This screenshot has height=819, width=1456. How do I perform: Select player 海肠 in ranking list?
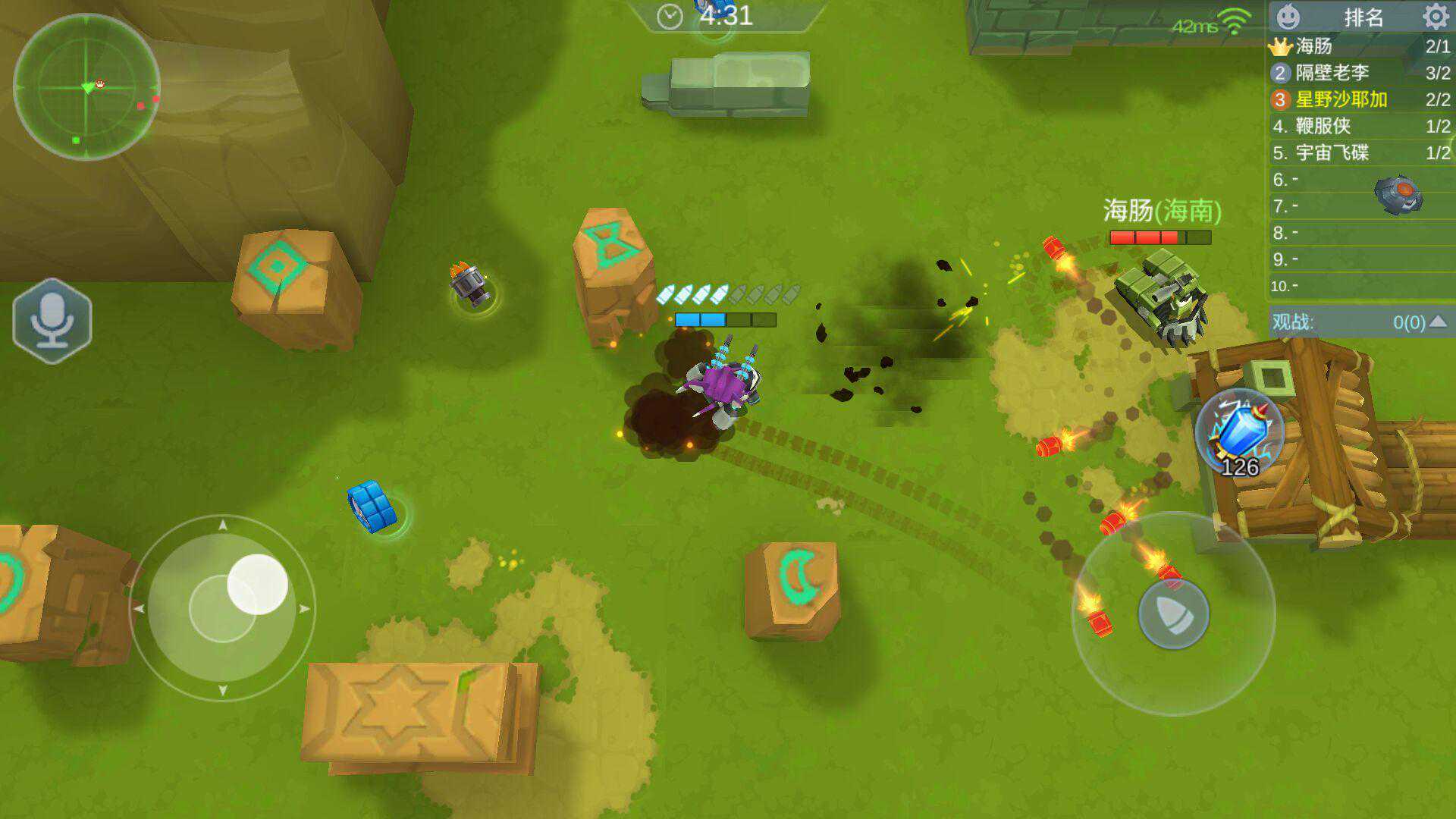click(1314, 46)
